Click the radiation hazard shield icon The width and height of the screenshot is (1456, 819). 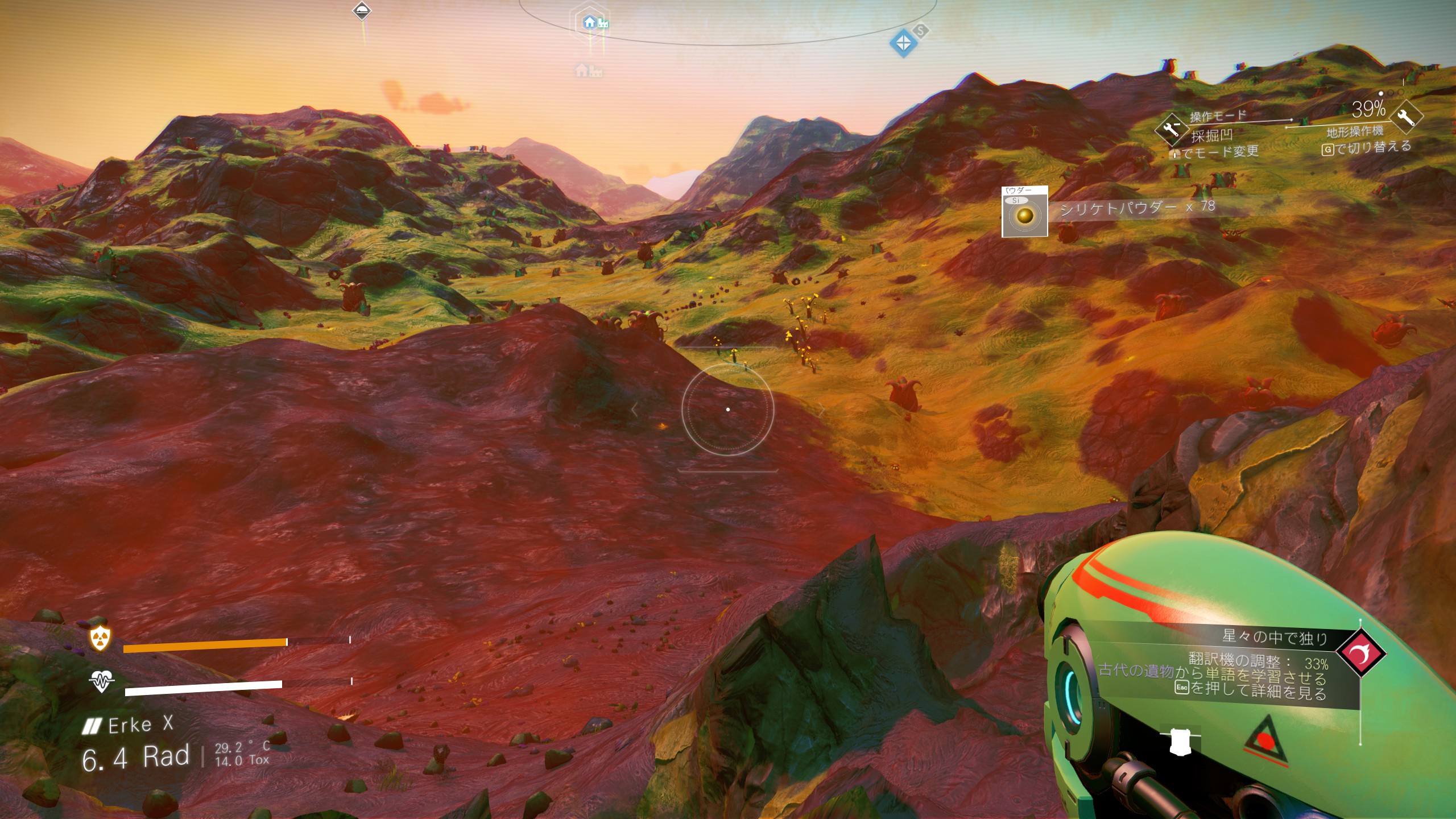[101, 639]
